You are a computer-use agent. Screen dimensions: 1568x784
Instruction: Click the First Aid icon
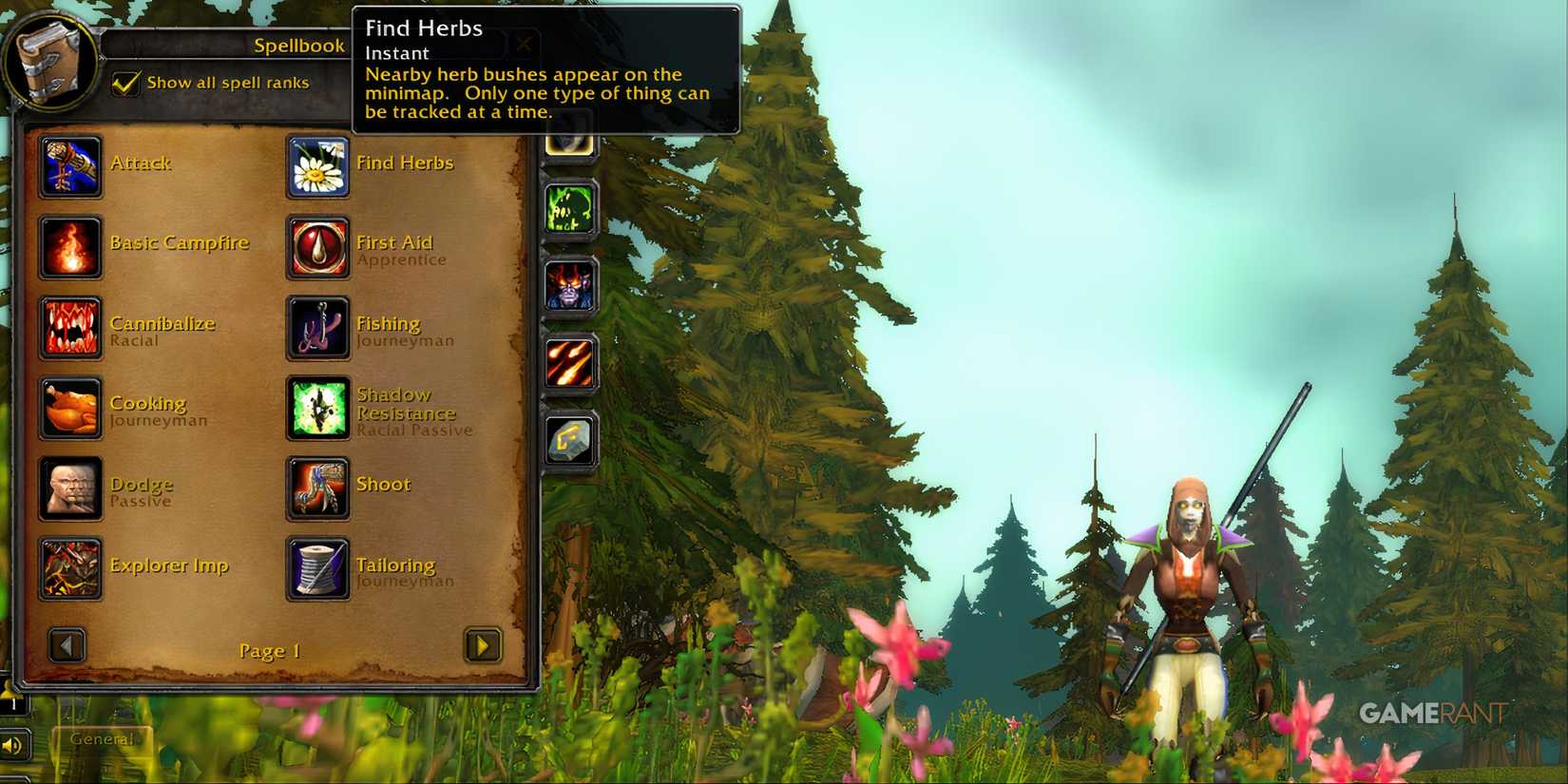click(x=317, y=245)
